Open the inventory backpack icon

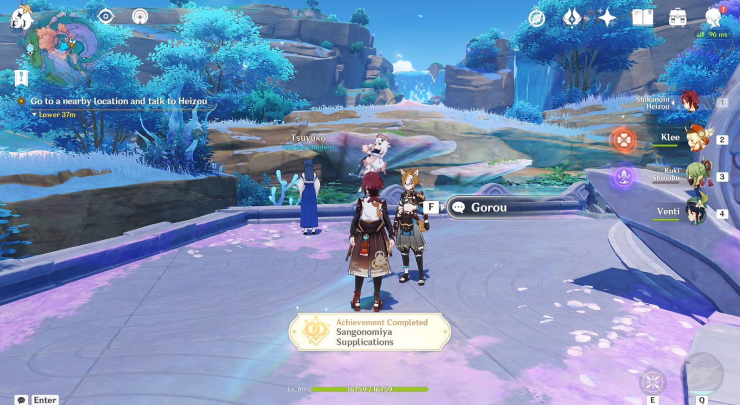click(x=679, y=17)
